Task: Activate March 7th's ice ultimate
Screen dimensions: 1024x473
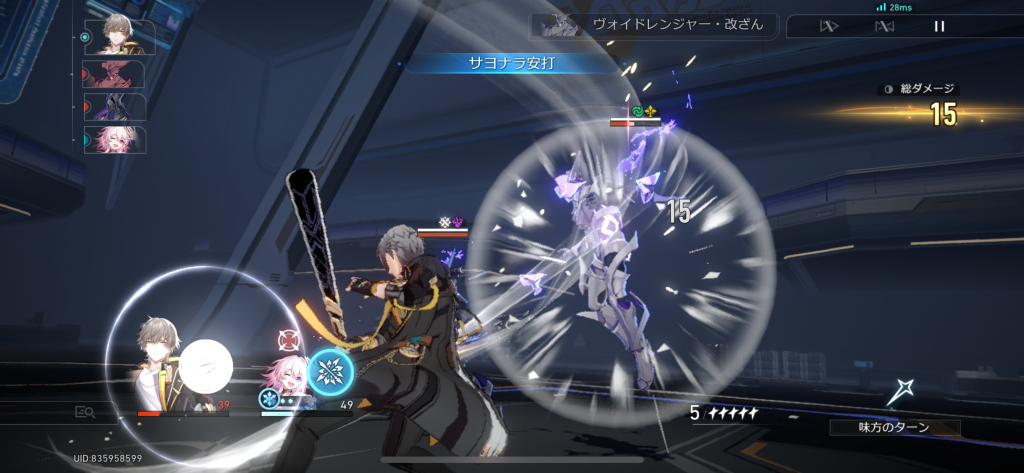Action: tap(330, 372)
